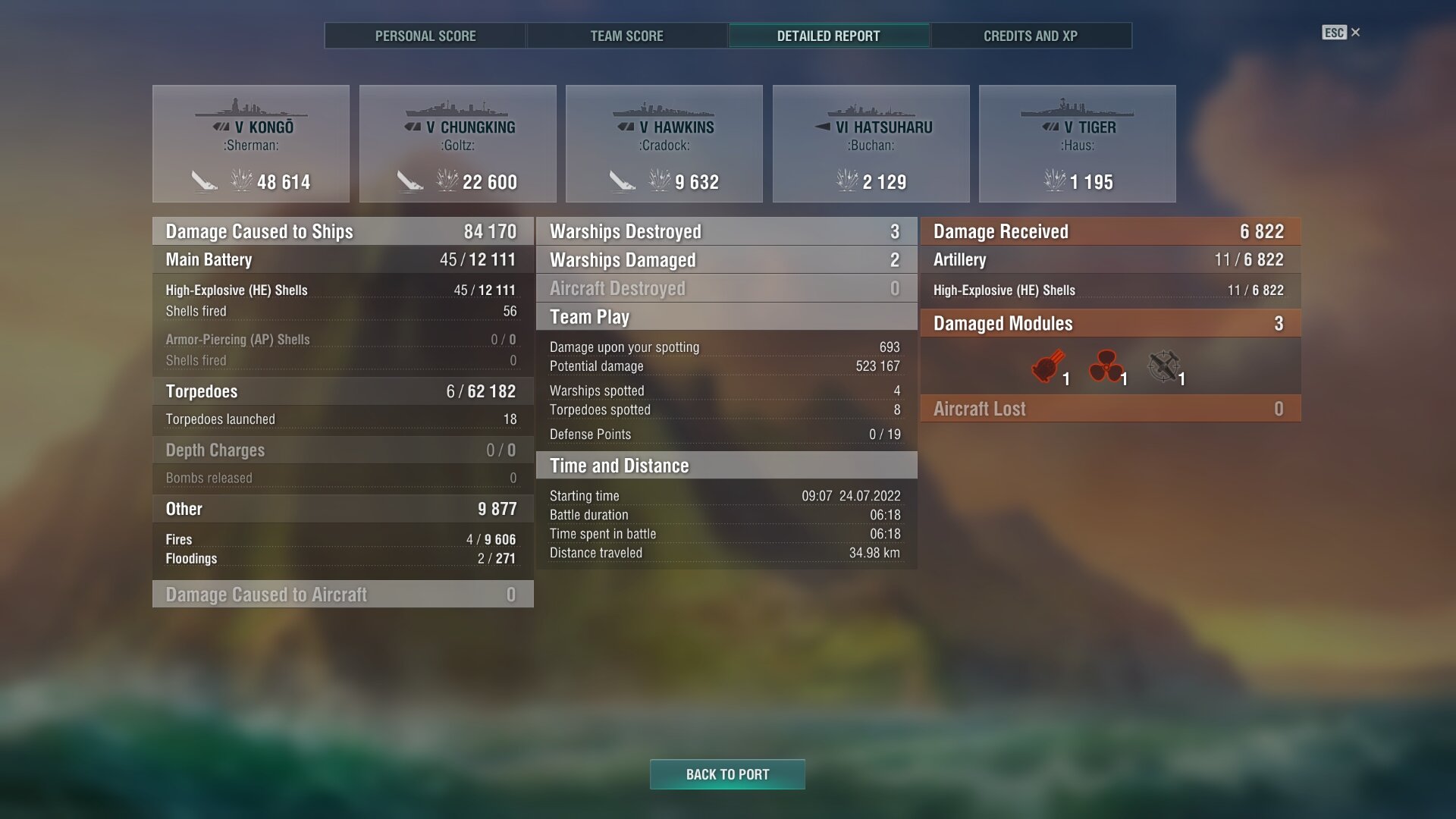Switch to the Personal Score tab
This screenshot has height=819, width=1456.
[425, 36]
